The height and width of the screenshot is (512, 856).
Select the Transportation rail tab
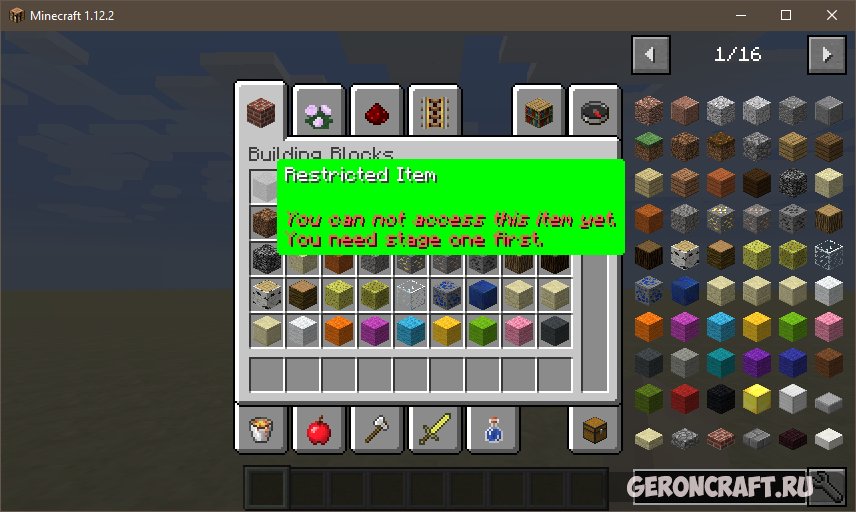click(433, 112)
